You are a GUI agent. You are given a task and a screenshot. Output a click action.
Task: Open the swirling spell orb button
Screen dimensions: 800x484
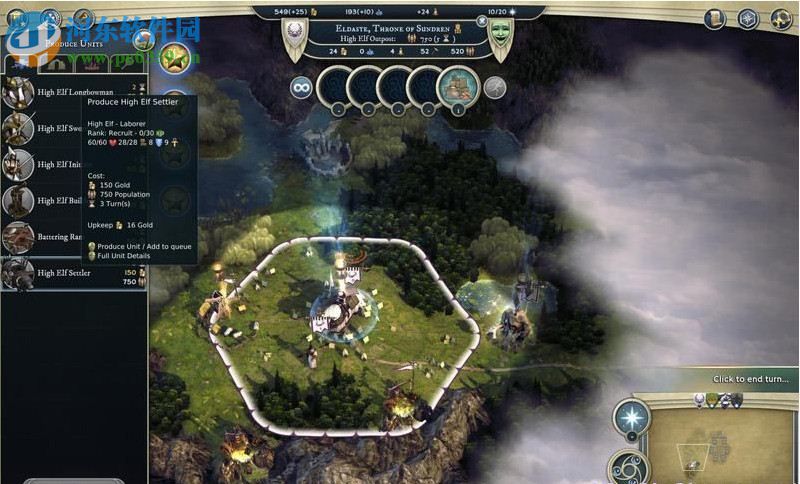click(x=631, y=468)
